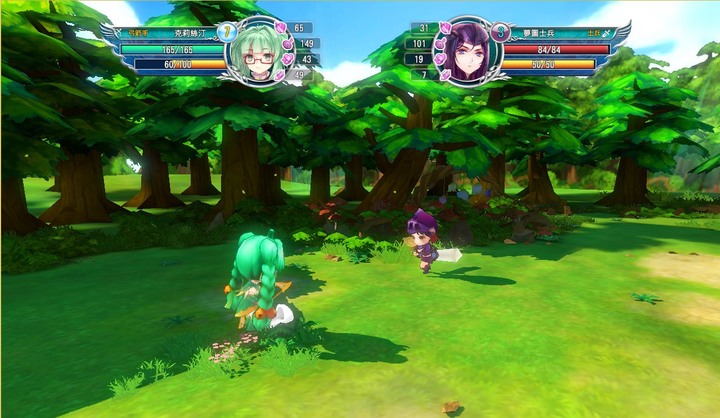720x418 pixels.
Task: Select the green-haired glasses girl portrait
Action: tap(257, 54)
